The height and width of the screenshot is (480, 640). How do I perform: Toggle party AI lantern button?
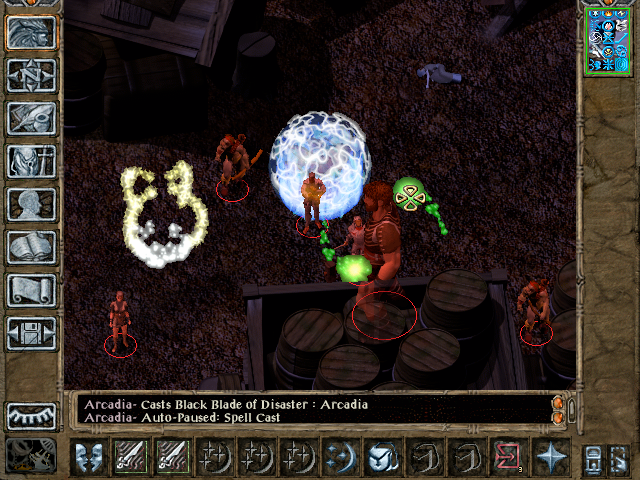click(x=591, y=458)
